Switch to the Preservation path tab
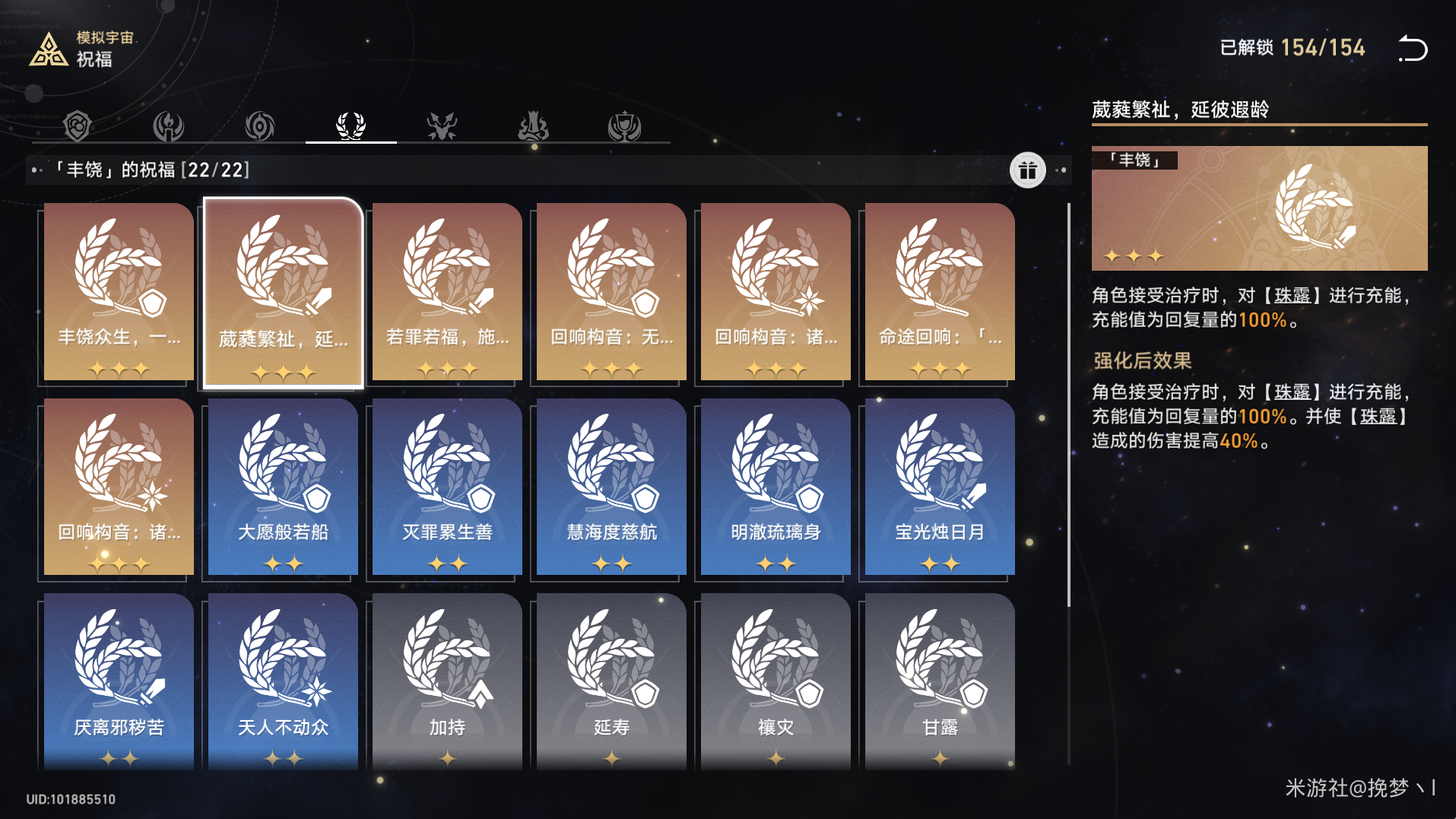The image size is (1456, 819). 78,125
